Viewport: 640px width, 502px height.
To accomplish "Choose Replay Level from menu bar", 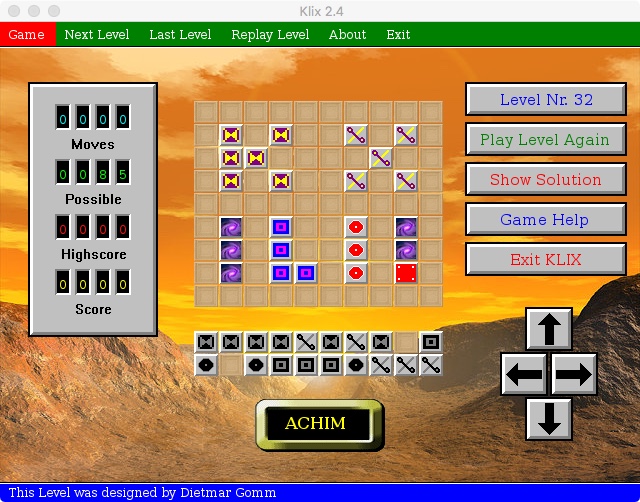I will (x=270, y=34).
